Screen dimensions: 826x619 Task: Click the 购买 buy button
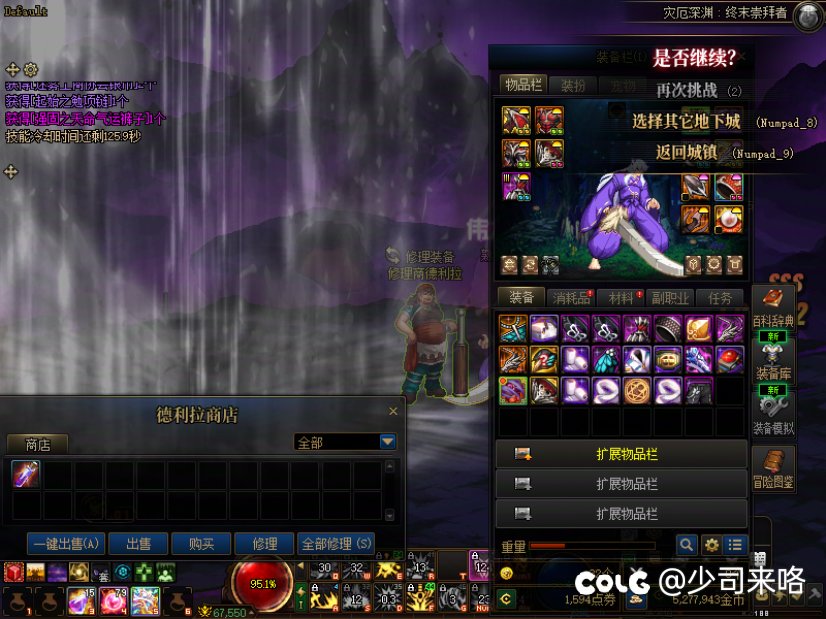[201, 544]
